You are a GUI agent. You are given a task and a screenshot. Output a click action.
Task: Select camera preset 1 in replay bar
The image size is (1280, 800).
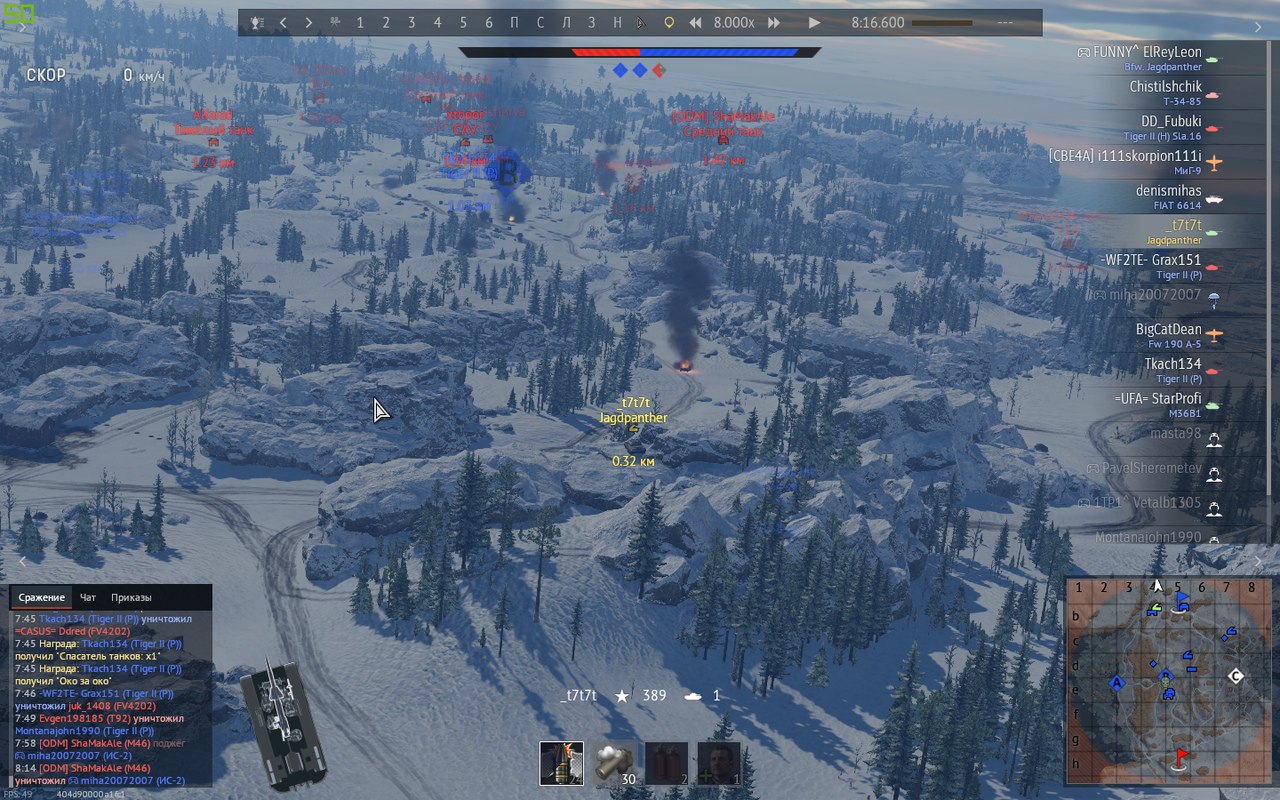click(360, 23)
